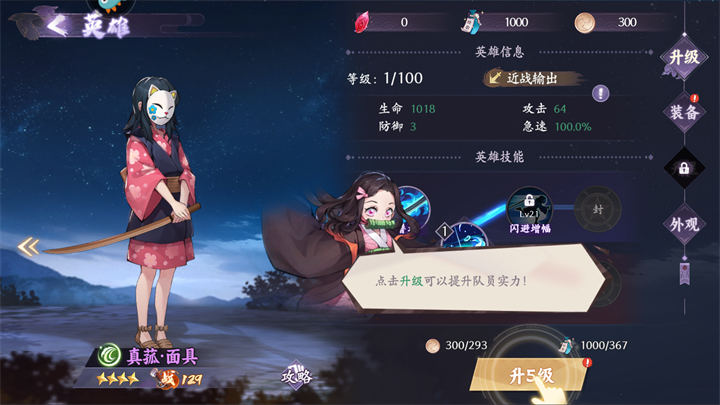The image size is (720, 405).
Task: Switch to the 升级 tab
Action: [x=683, y=57]
